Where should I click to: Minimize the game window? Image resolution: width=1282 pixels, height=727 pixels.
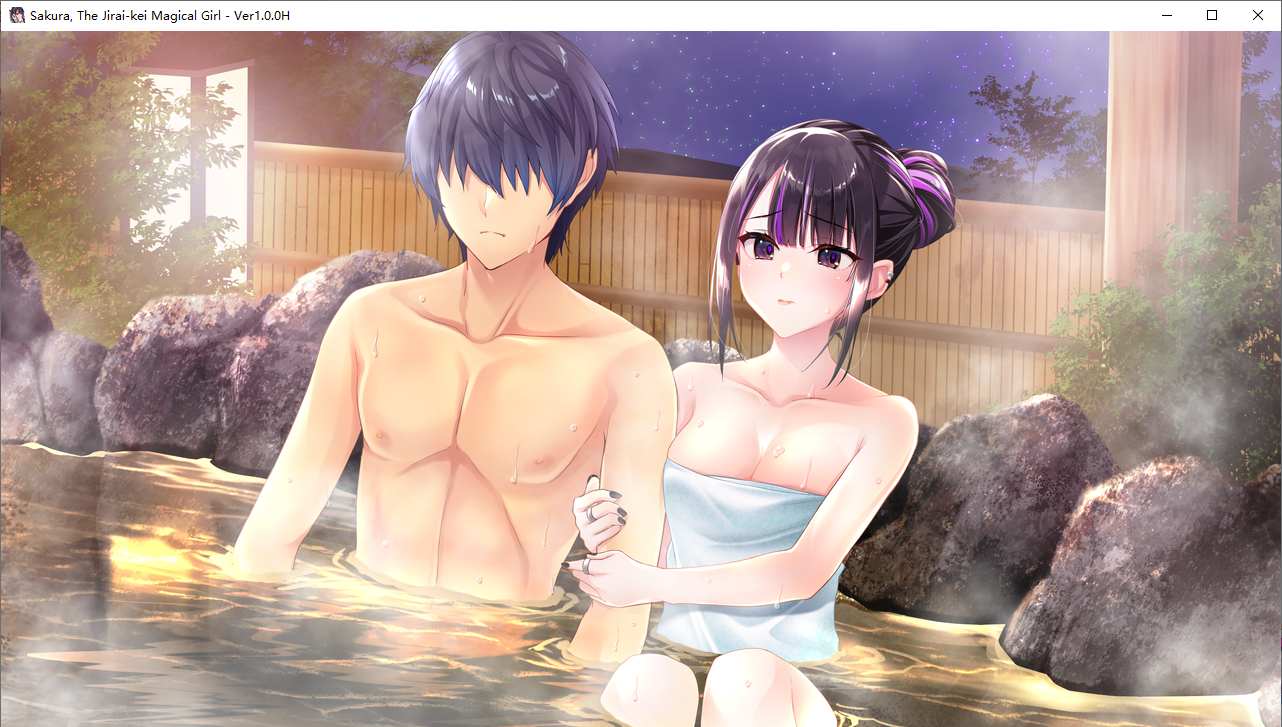coord(1166,15)
